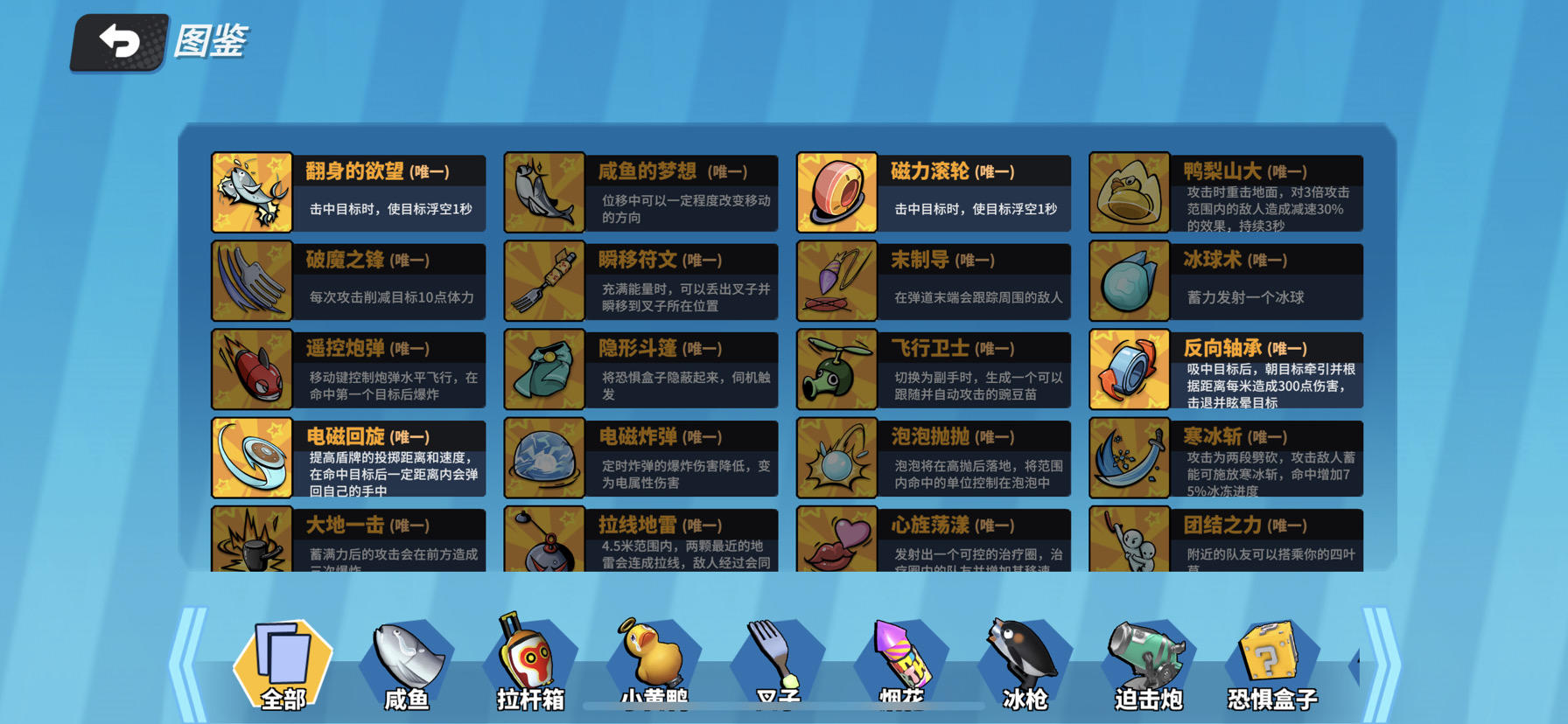Click the 飞行卫士 propeller skill icon
The image size is (1568, 724).
coord(836,369)
